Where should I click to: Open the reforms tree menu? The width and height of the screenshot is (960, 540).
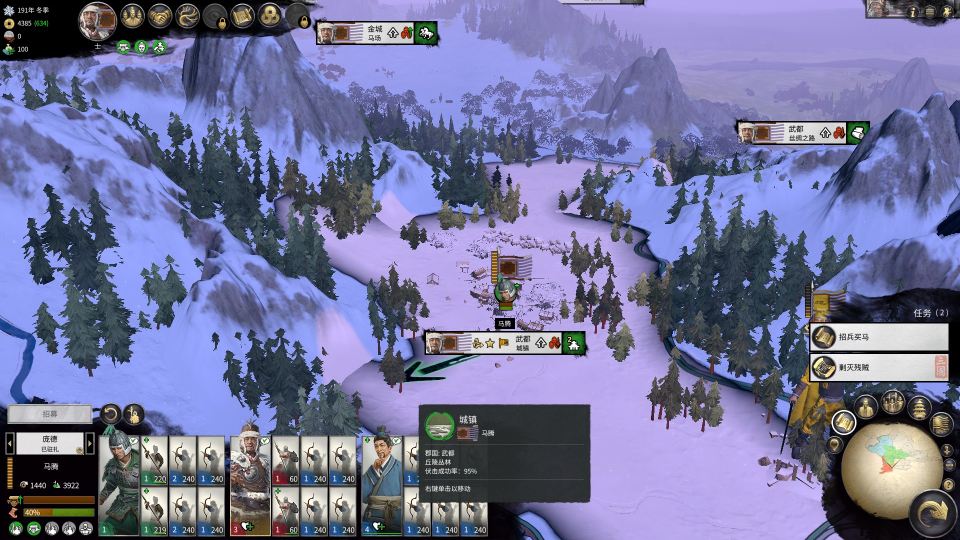coord(187,16)
